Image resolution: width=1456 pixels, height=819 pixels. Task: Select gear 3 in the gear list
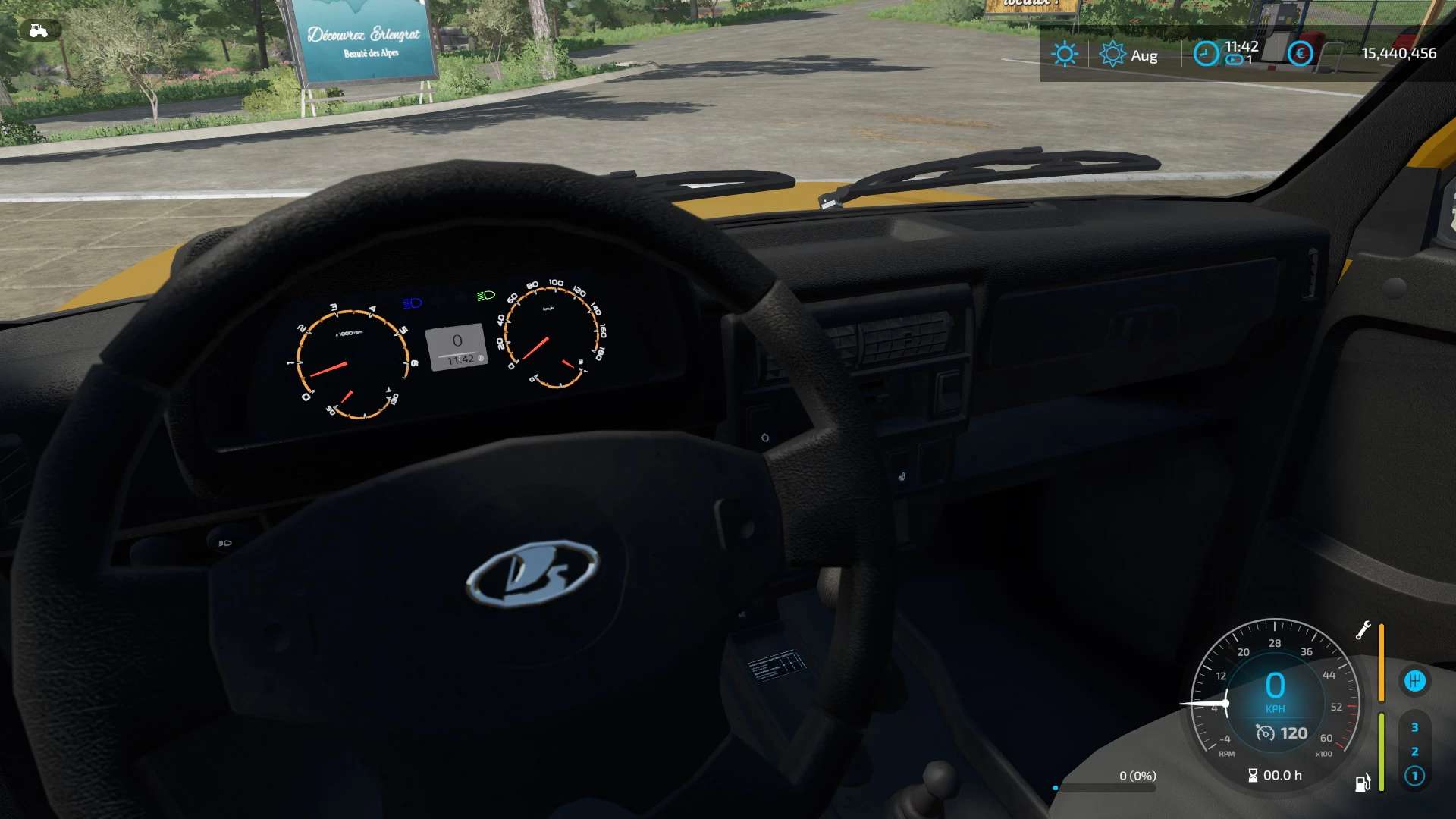pos(1414,727)
